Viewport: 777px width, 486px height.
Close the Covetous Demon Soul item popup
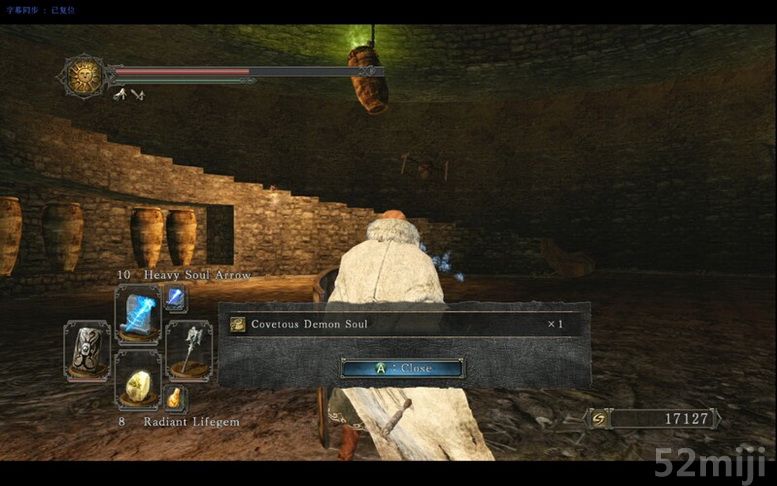402,368
